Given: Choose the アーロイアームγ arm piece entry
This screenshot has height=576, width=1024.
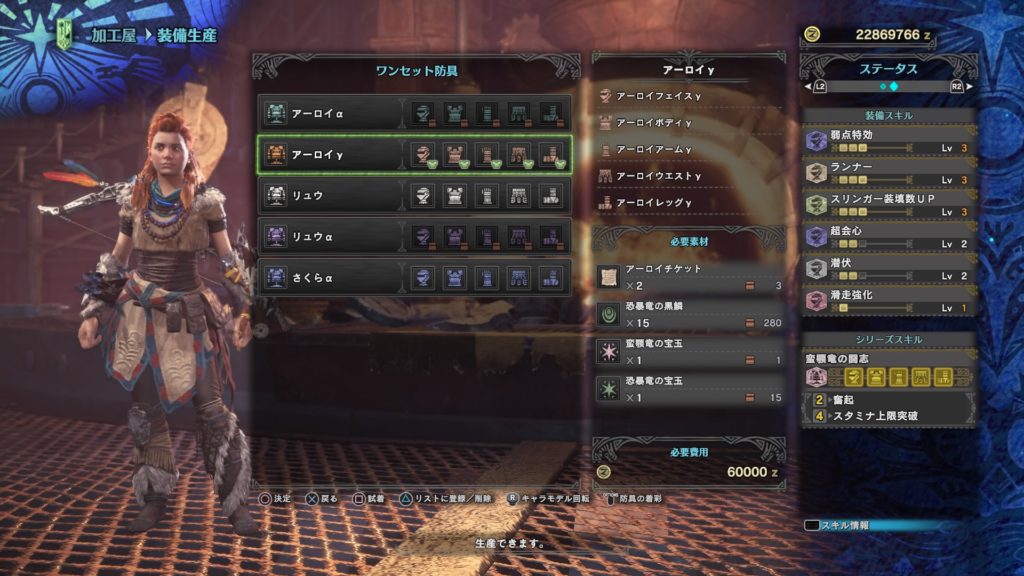Looking at the screenshot, I should (688, 149).
